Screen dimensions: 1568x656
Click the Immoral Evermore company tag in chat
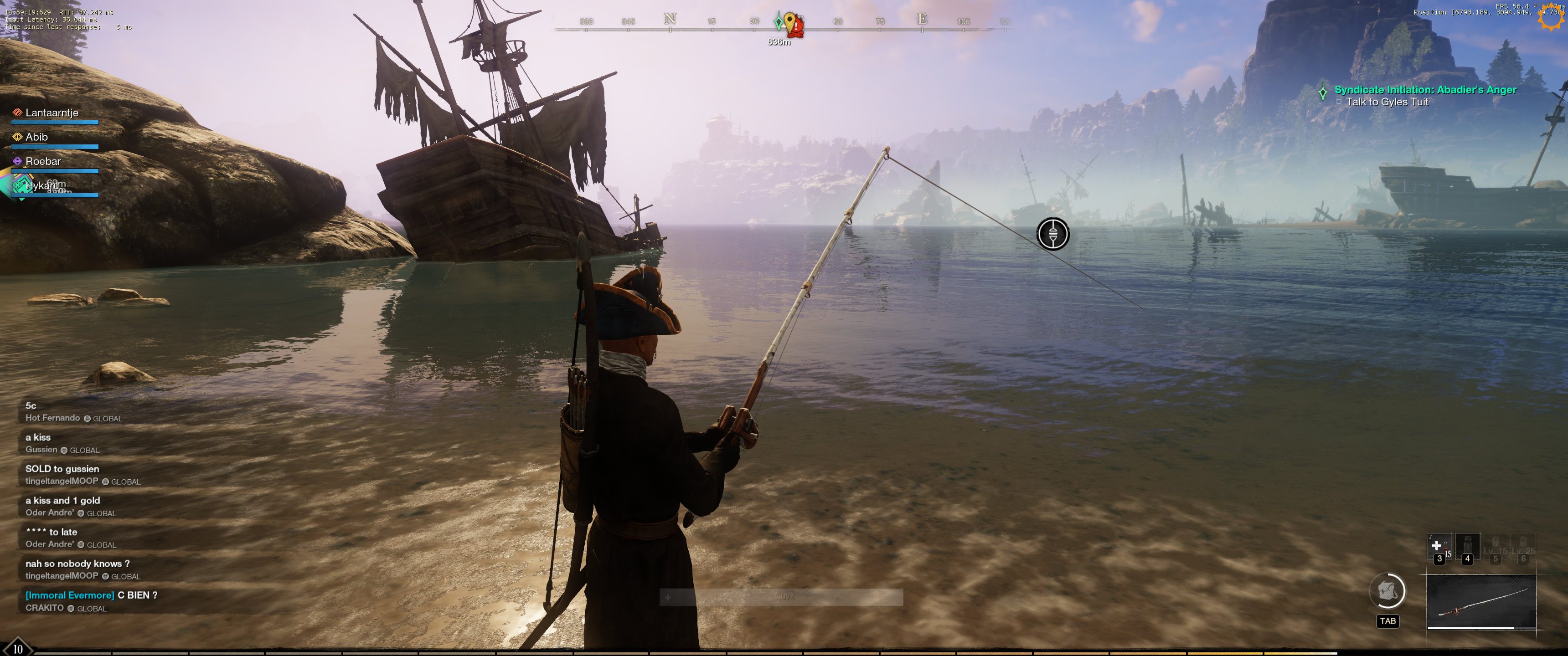tap(69, 595)
